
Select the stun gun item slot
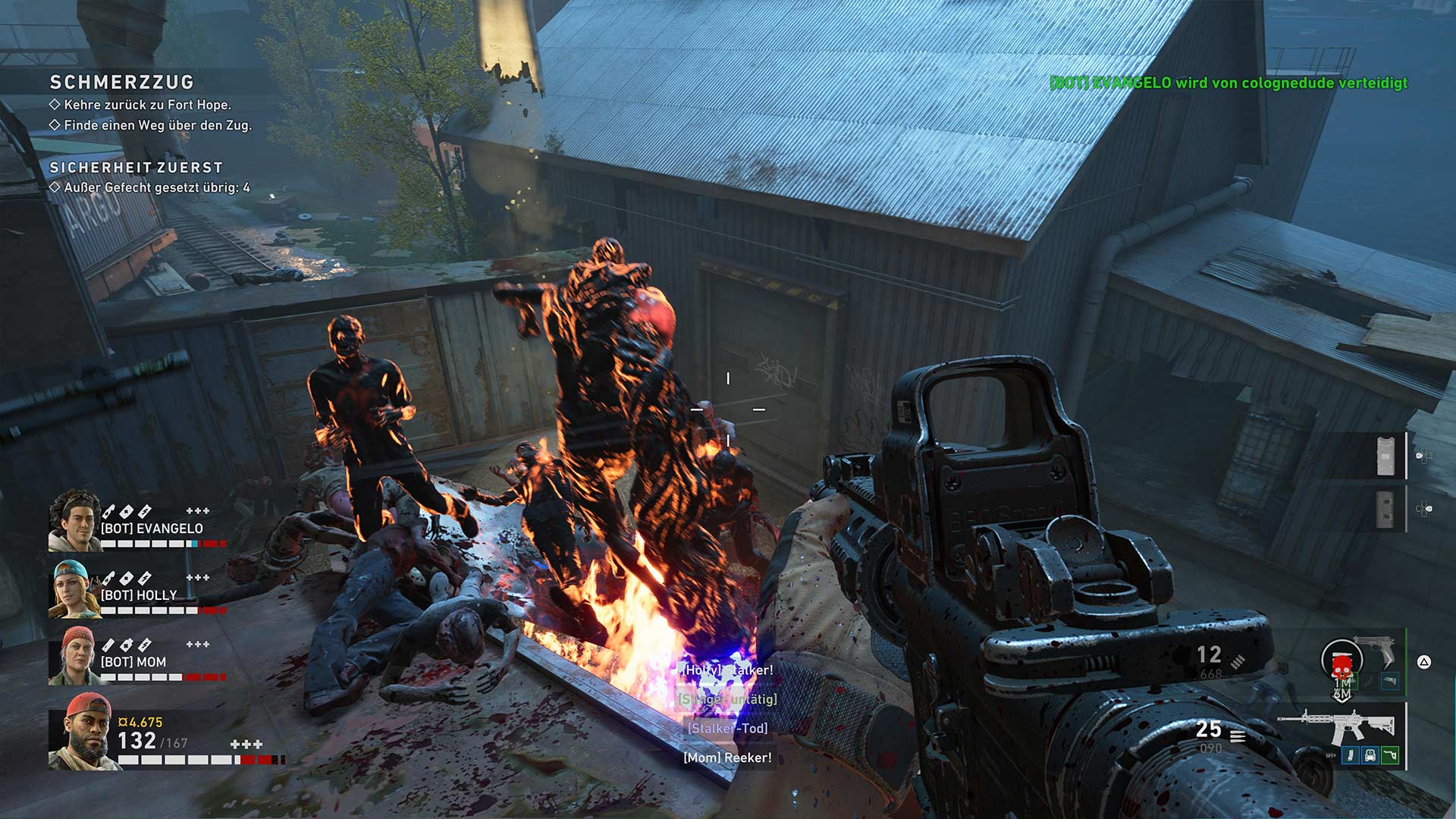pos(1385,456)
